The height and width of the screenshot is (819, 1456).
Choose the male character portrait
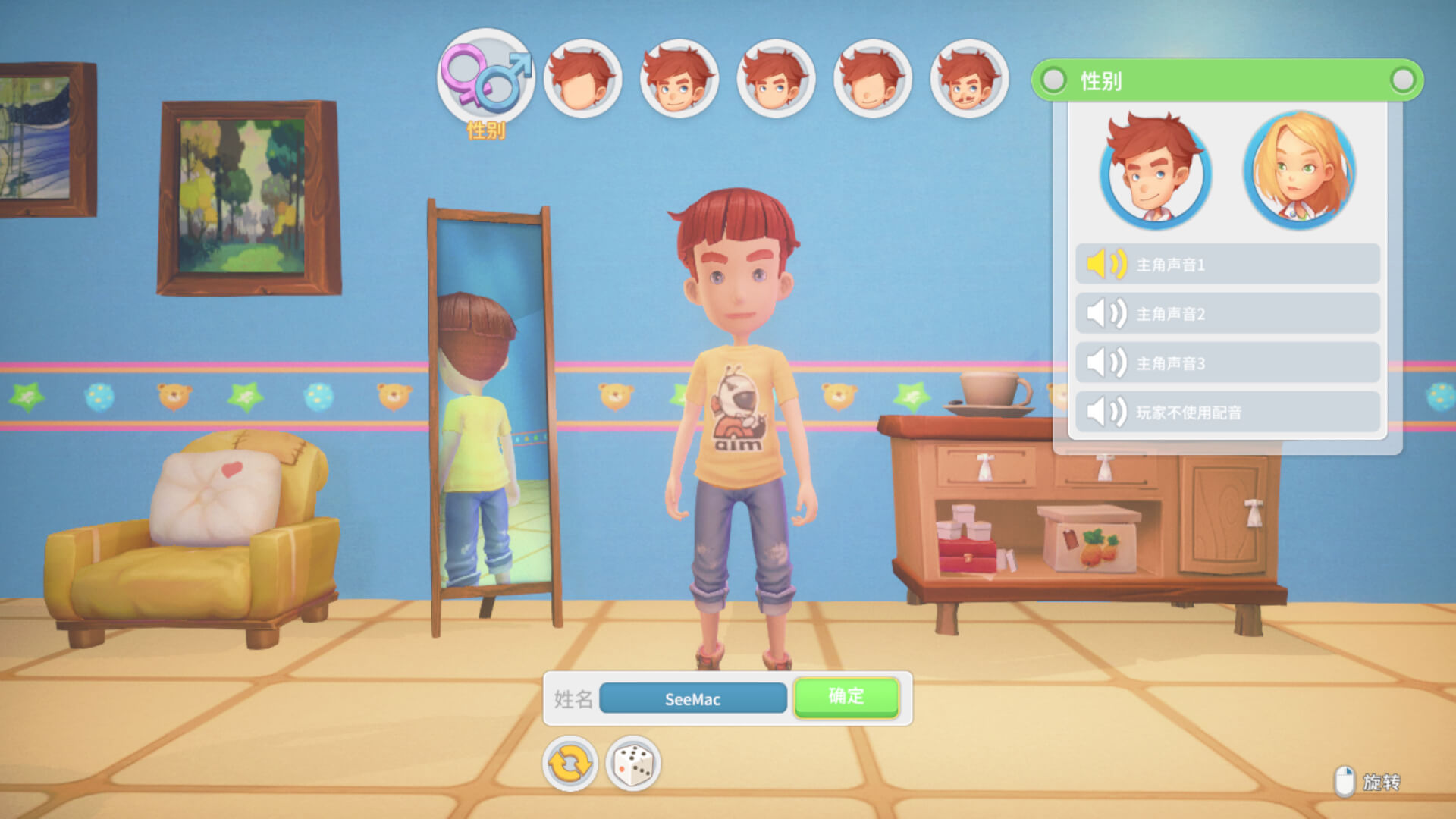(x=1155, y=171)
